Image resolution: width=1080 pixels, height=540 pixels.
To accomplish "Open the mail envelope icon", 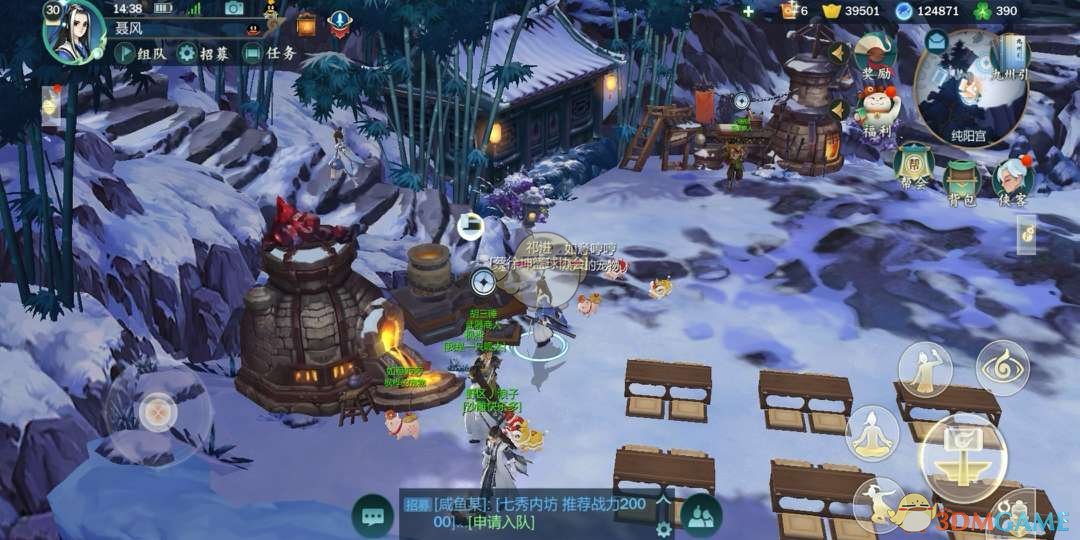I will (936, 41).
